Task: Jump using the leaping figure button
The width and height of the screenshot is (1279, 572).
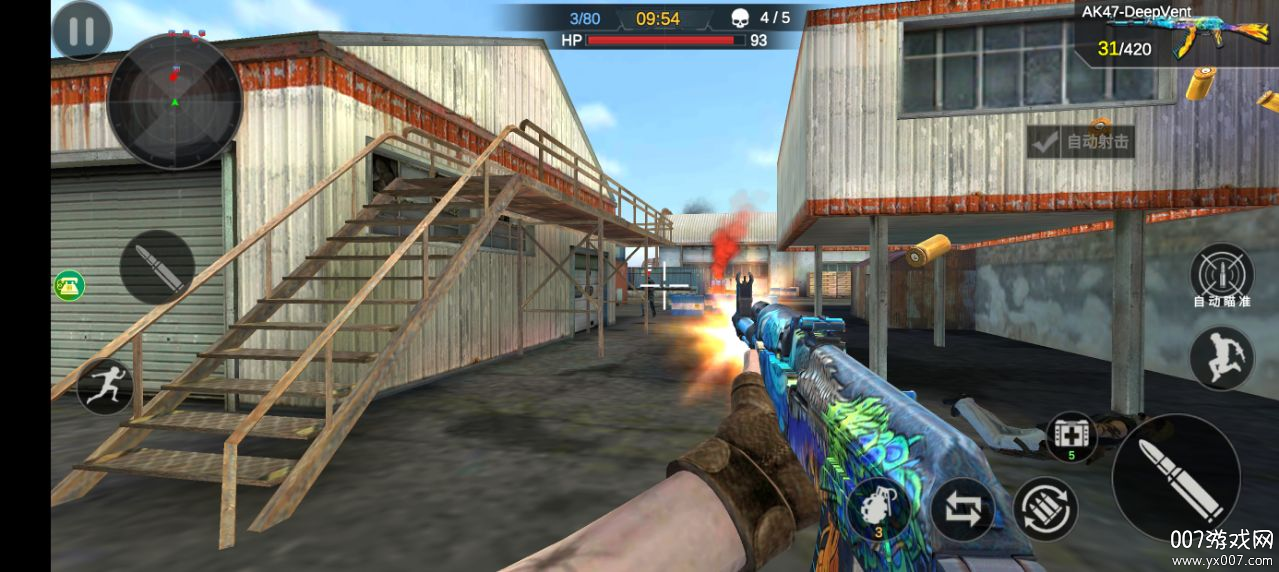Action: coord(1221,358)
